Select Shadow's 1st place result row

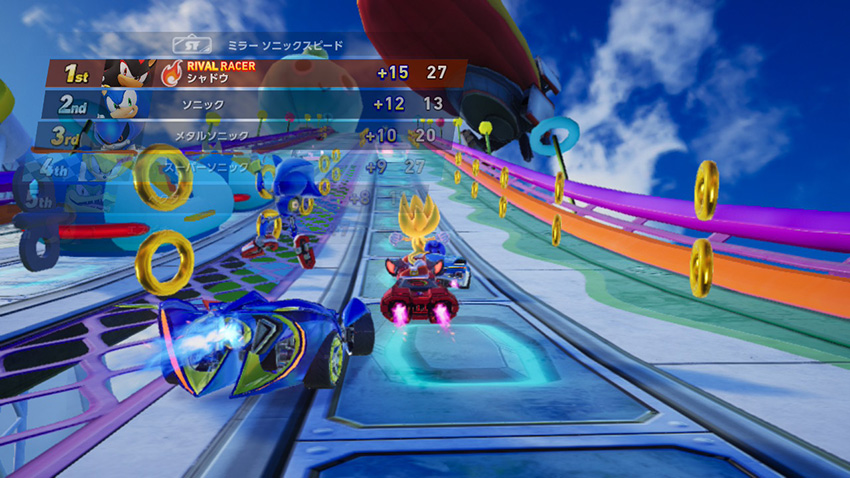tap(255, 73)
